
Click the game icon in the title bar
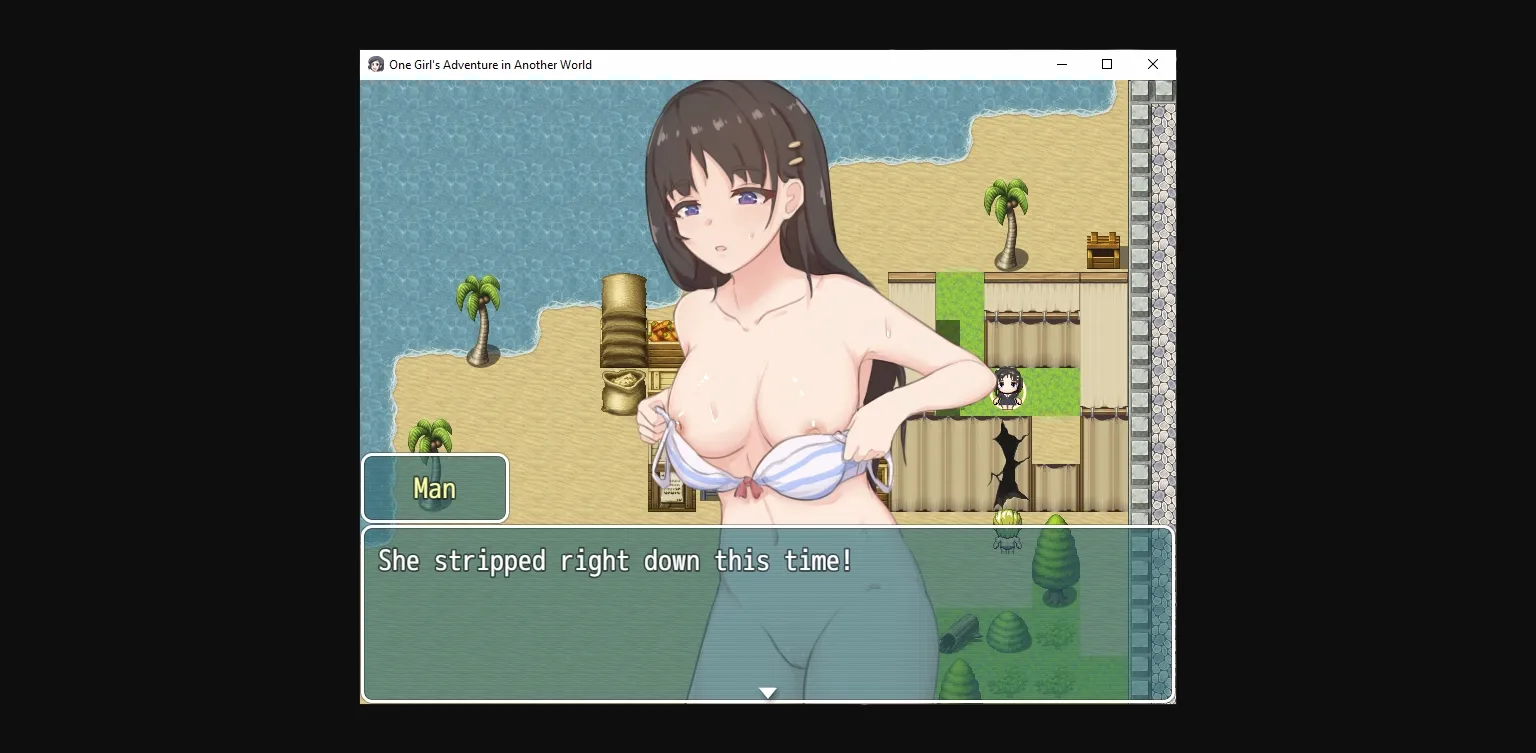[x=375, y=64]
